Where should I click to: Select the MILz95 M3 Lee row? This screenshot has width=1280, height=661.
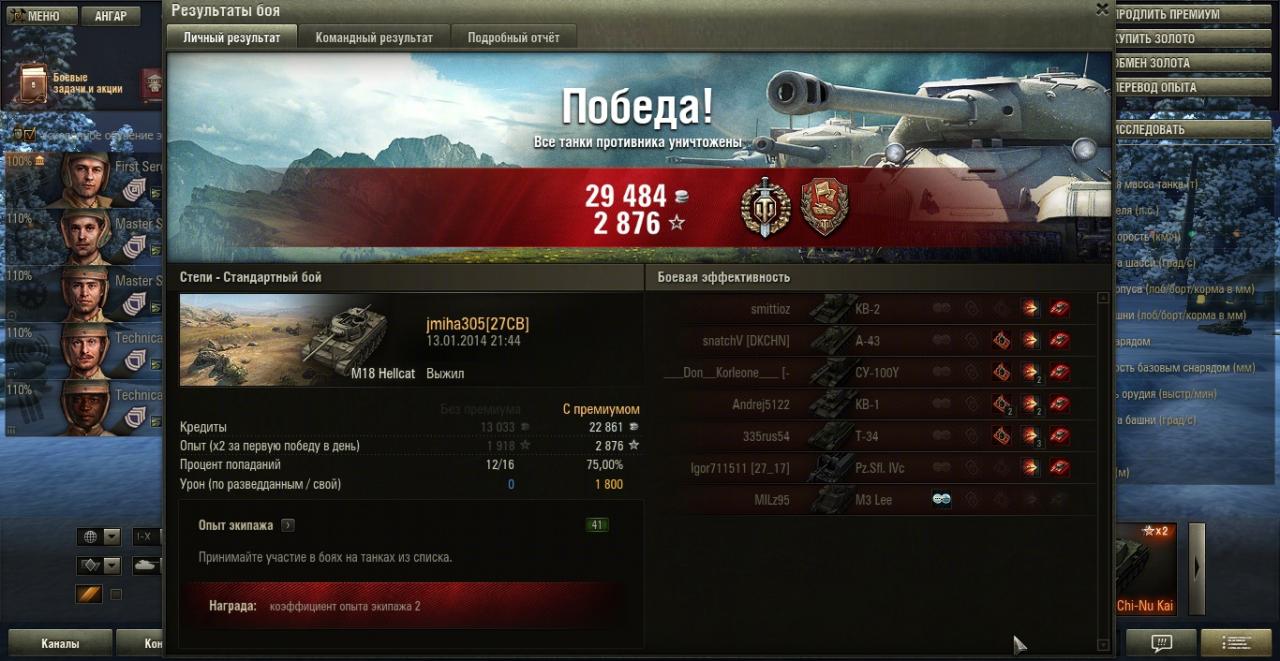[x=870, y=500]
